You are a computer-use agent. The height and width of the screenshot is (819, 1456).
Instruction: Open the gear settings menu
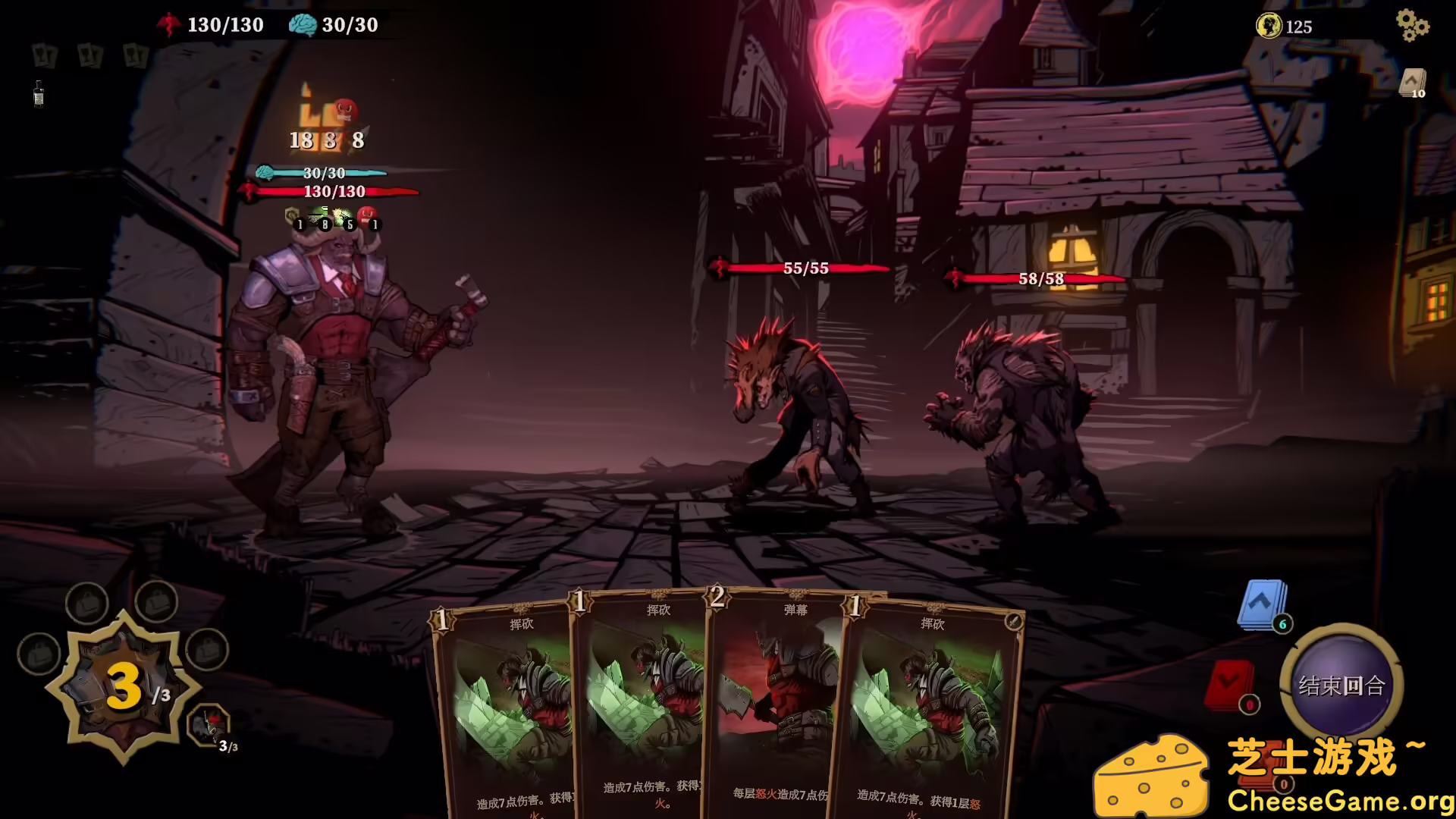point(1412,25)
